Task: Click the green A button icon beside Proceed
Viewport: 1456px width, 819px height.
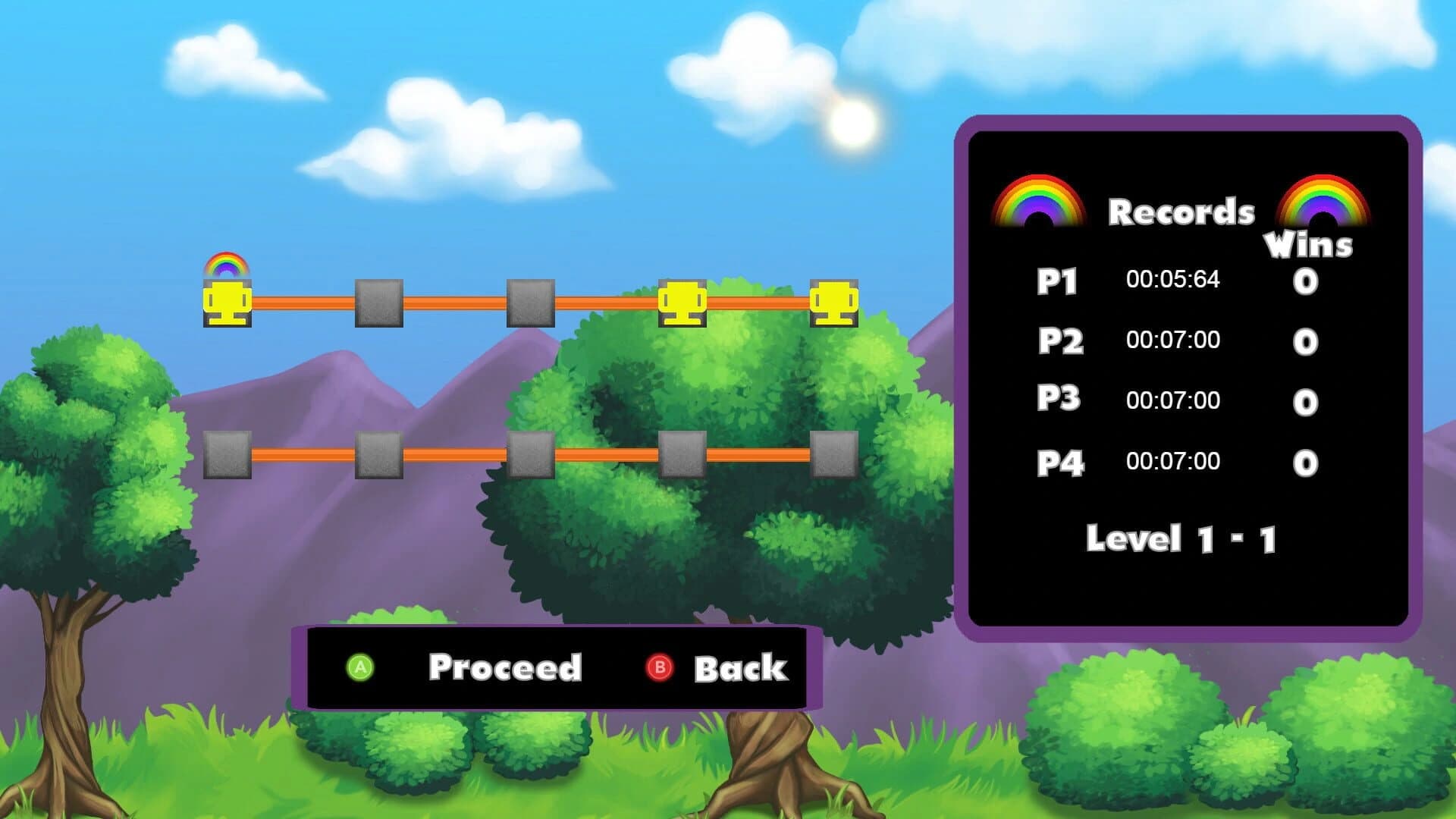Action: click(360, 668)
